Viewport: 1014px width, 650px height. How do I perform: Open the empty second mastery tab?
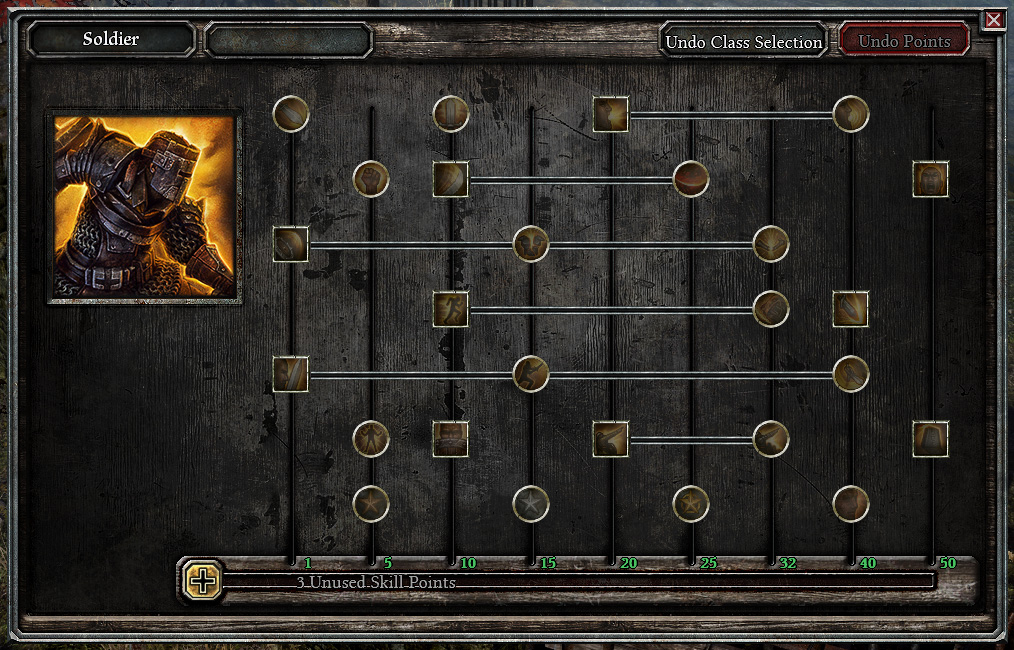tap(289, 40)
